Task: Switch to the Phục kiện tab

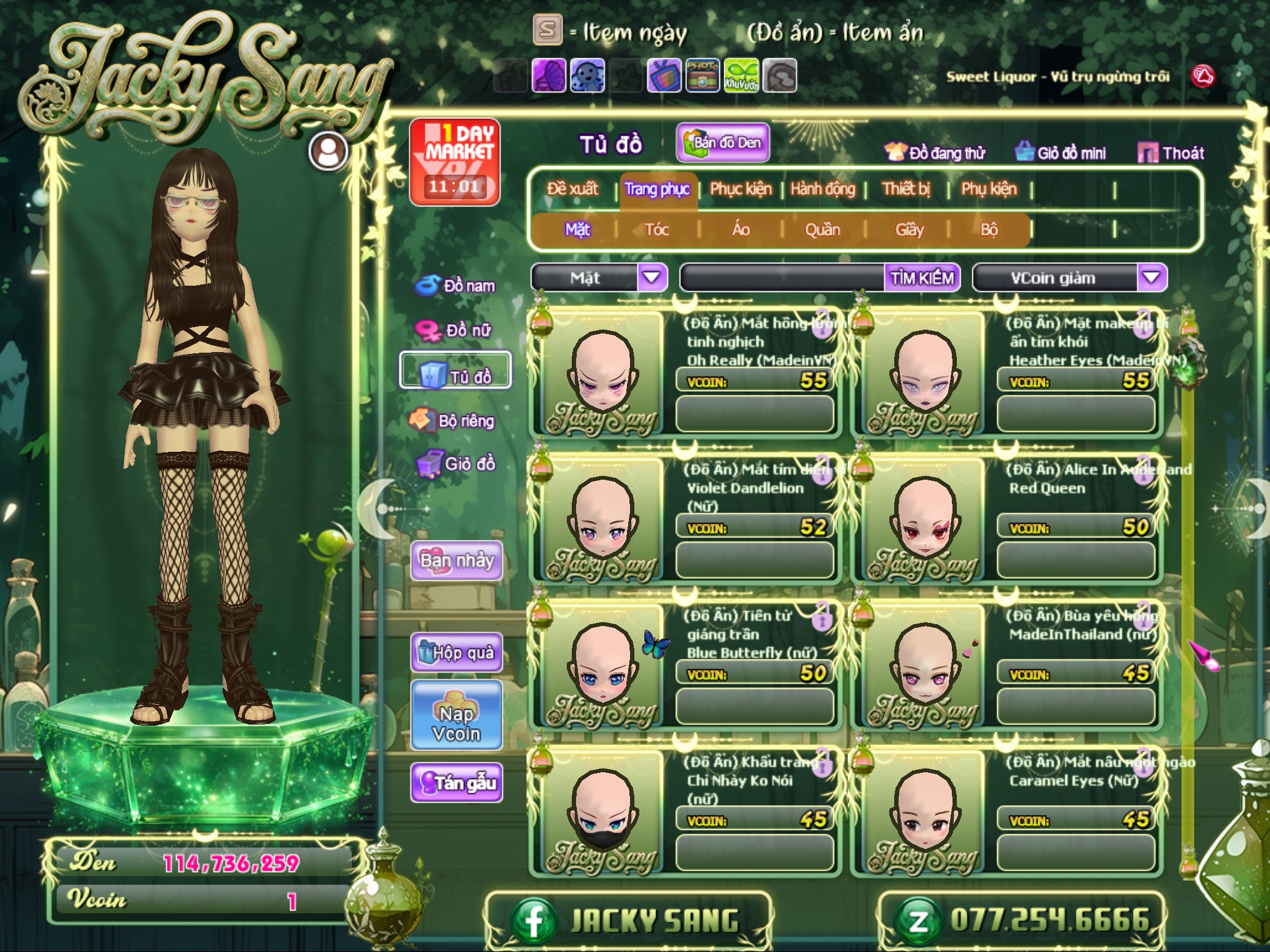Action: pyautogui.click(x=740, y=188)
